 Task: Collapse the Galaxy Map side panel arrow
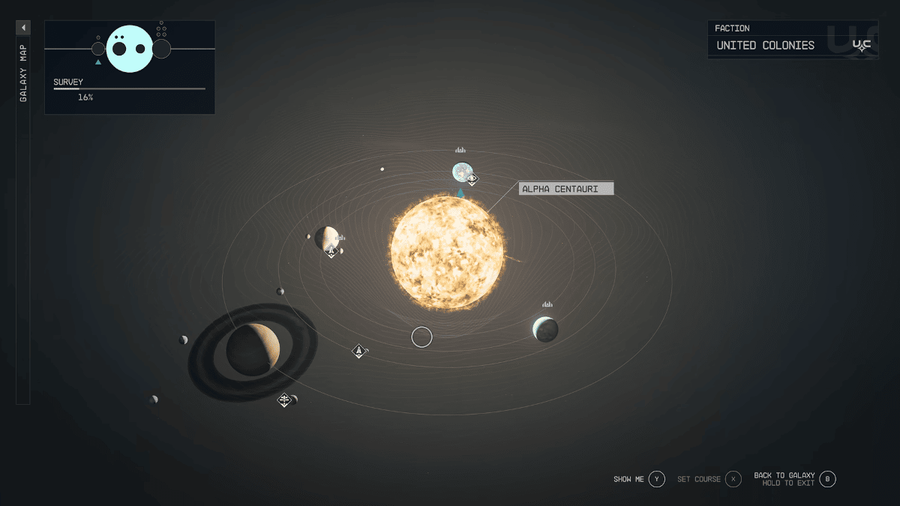(23, 28)
